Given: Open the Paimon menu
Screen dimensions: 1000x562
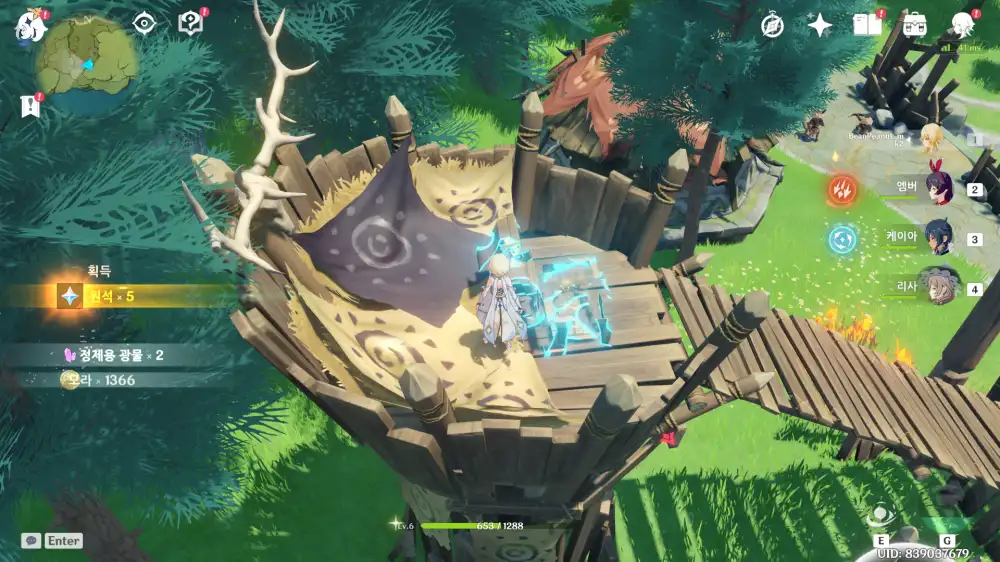Looking at the screenshot, I should point(30,26).
